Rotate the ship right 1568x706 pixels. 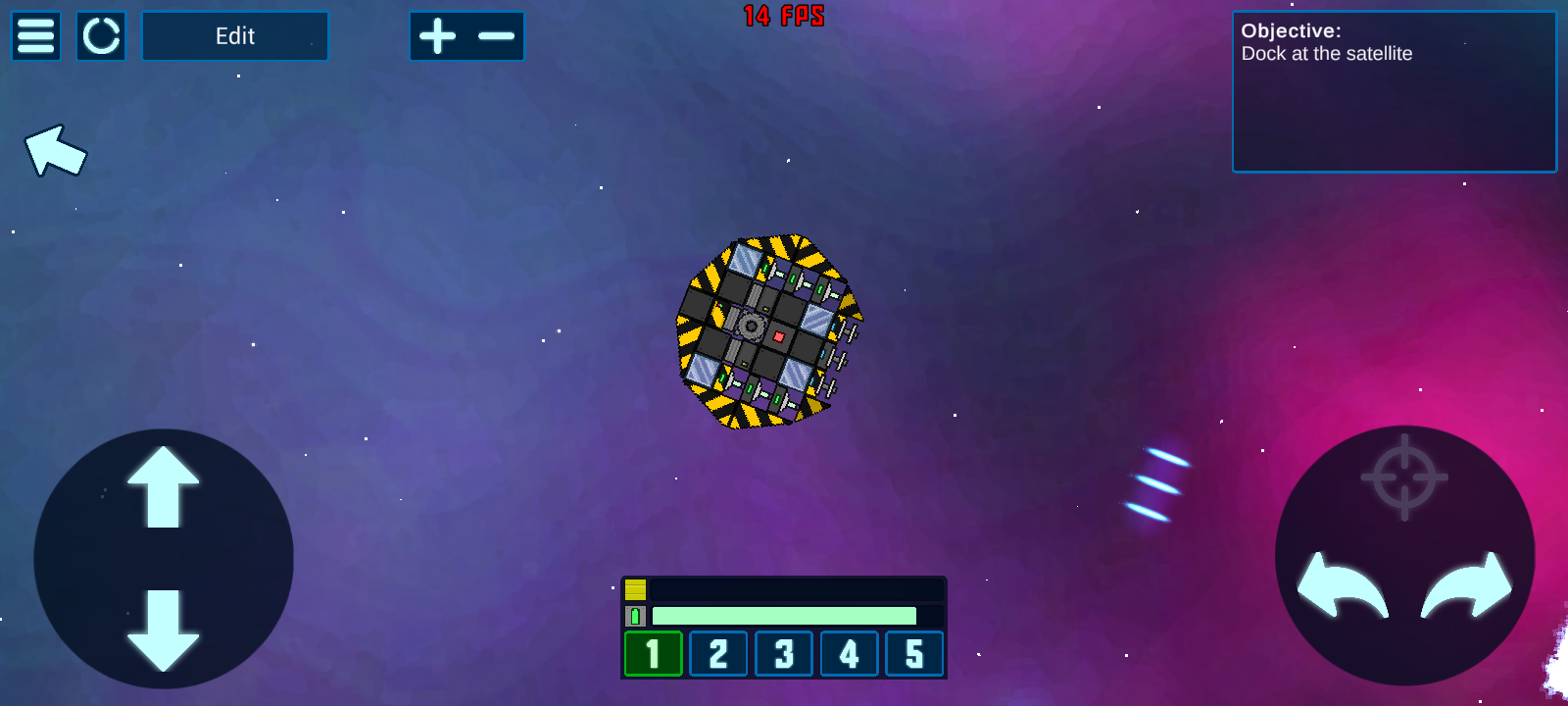pos(1467,586)
